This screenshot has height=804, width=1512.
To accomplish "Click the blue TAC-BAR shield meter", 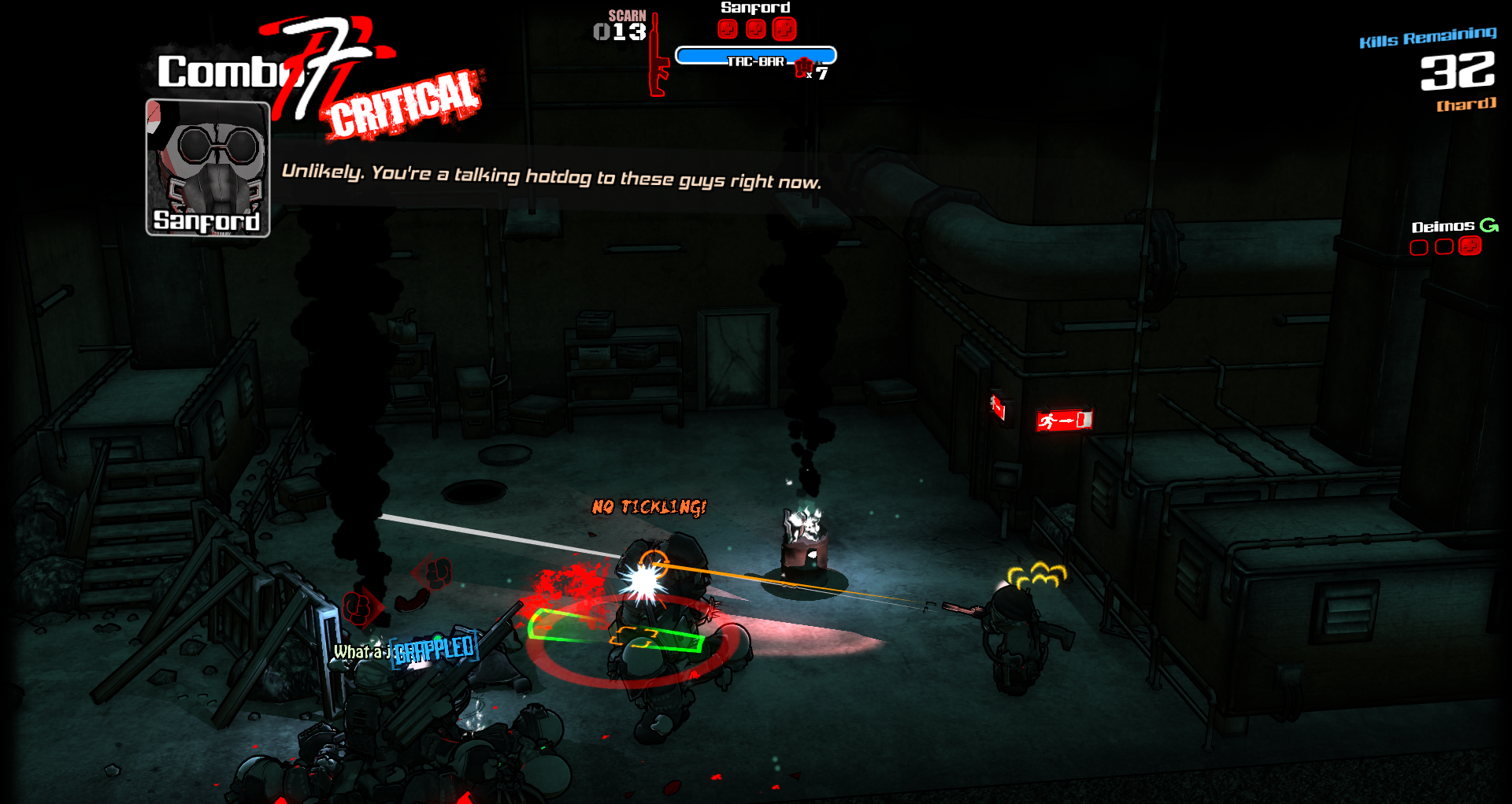I will pos(756,56).
